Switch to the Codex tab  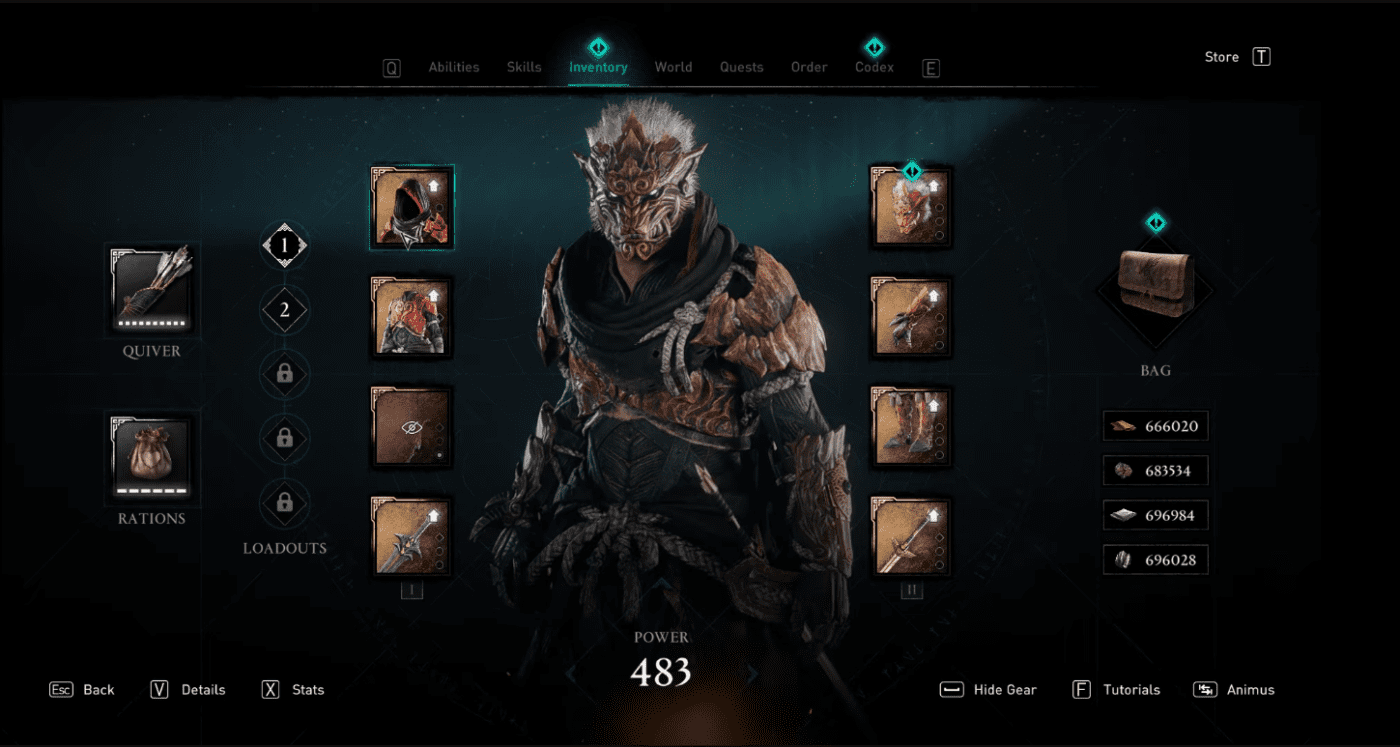[873, 66]
